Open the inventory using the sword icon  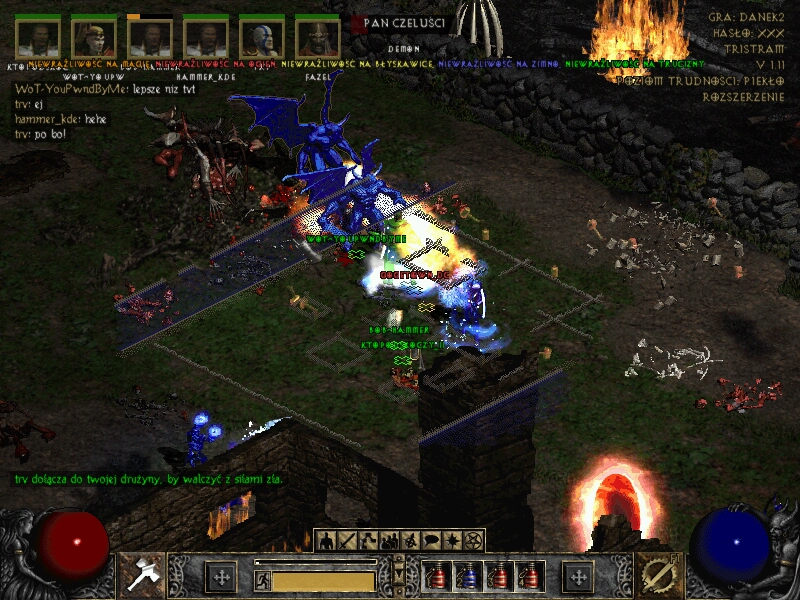click(347, 541)
